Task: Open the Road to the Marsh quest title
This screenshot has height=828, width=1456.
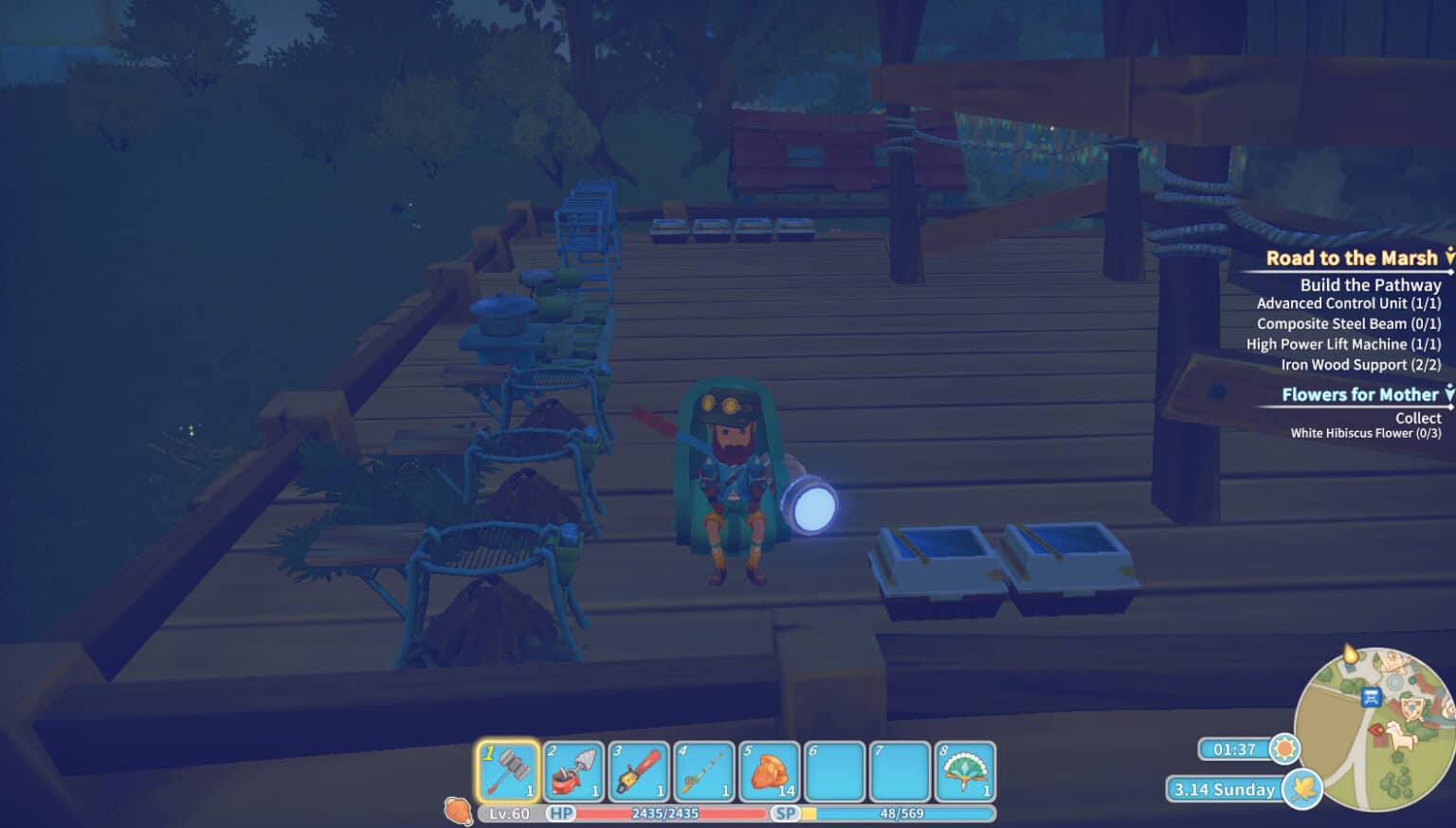Action: [1350, 258]
